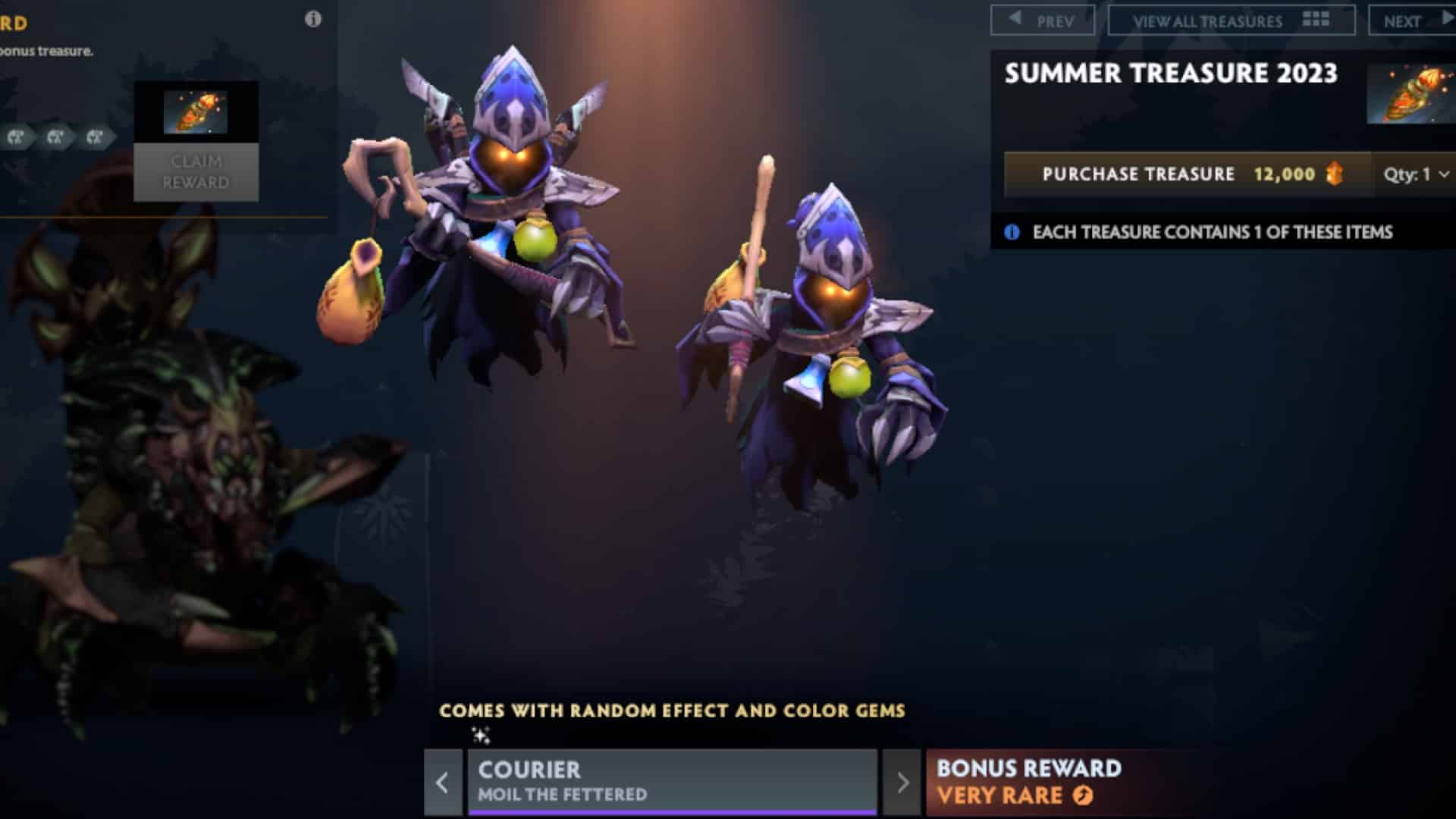The height and width of the screenshot is (819, 1456).
Task: Go to the next treasure
Action: pos(1412,20)
